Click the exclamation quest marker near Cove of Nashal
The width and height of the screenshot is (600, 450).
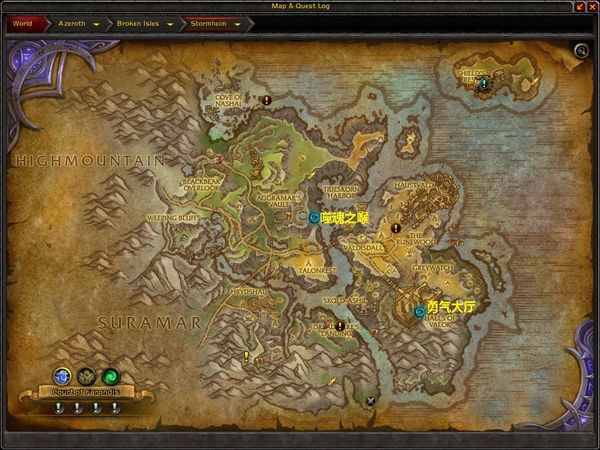[x=267, y=100]
